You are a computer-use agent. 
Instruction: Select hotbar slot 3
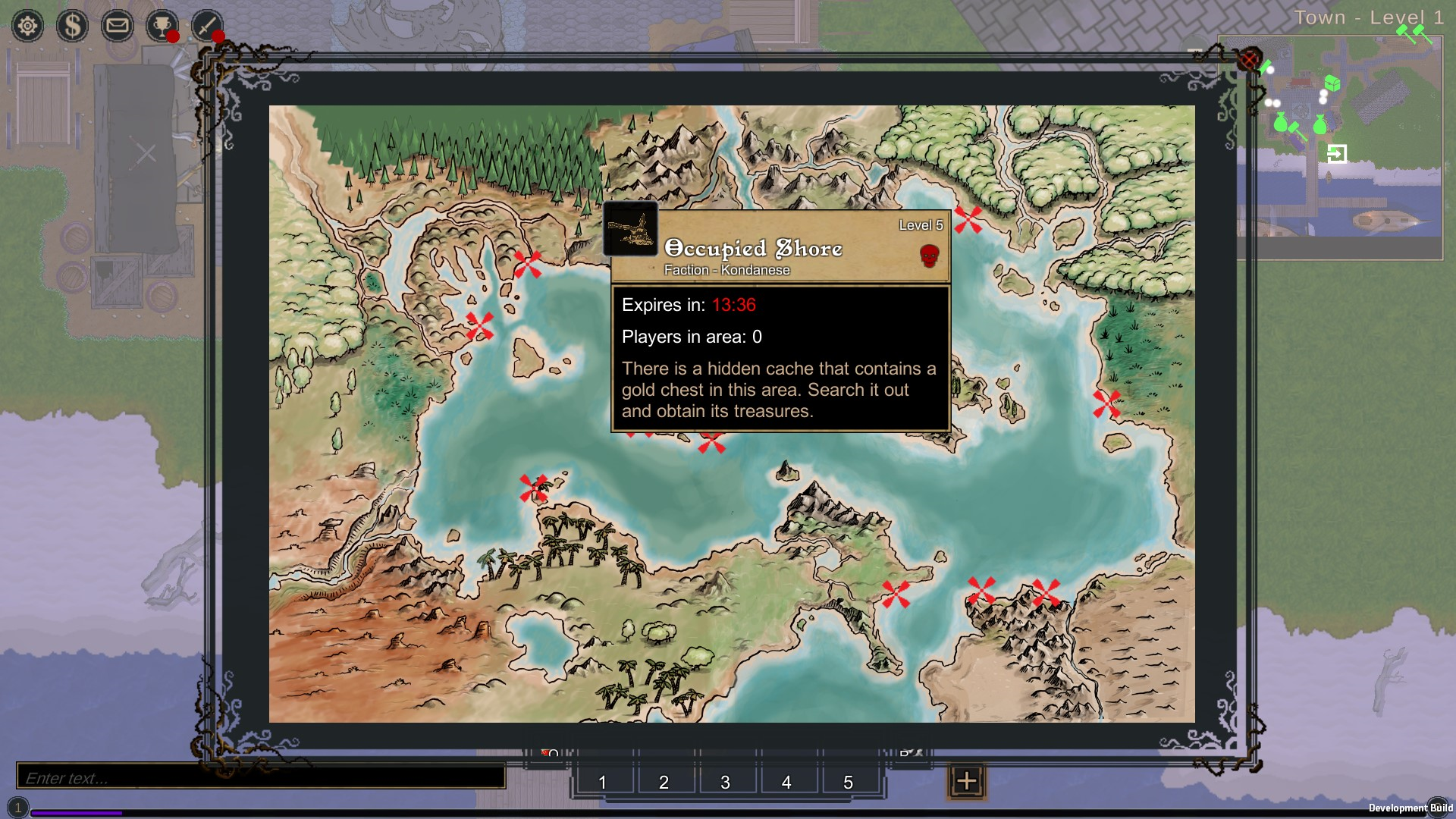(x=726, y=782)
